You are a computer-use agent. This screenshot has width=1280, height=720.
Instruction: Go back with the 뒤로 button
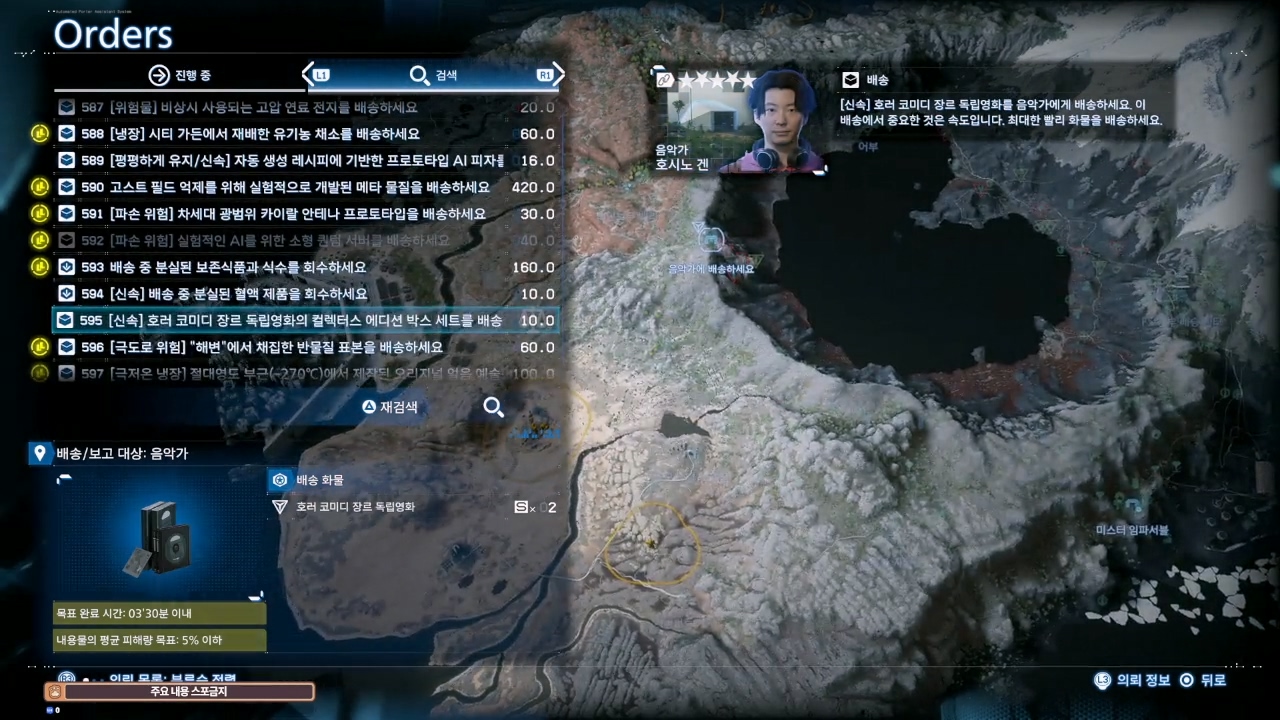pos(1201,680)
